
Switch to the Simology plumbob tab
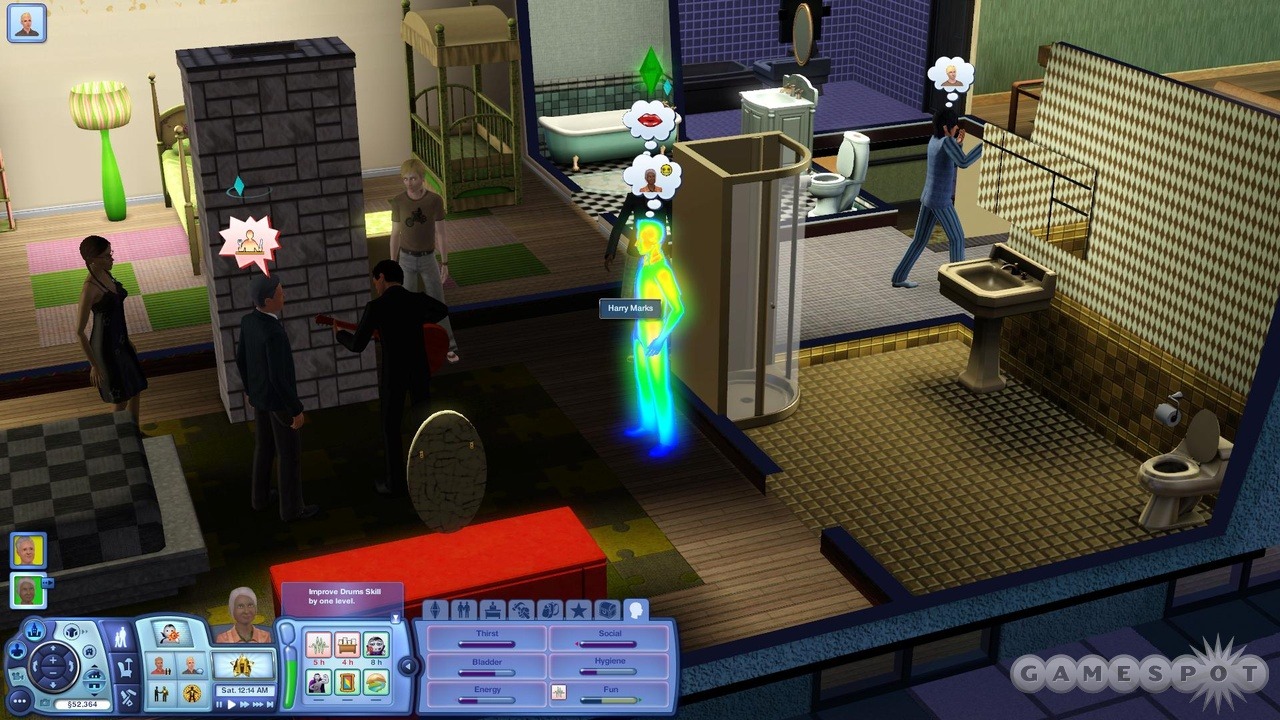pyautogui.click(x=436, y=609)
